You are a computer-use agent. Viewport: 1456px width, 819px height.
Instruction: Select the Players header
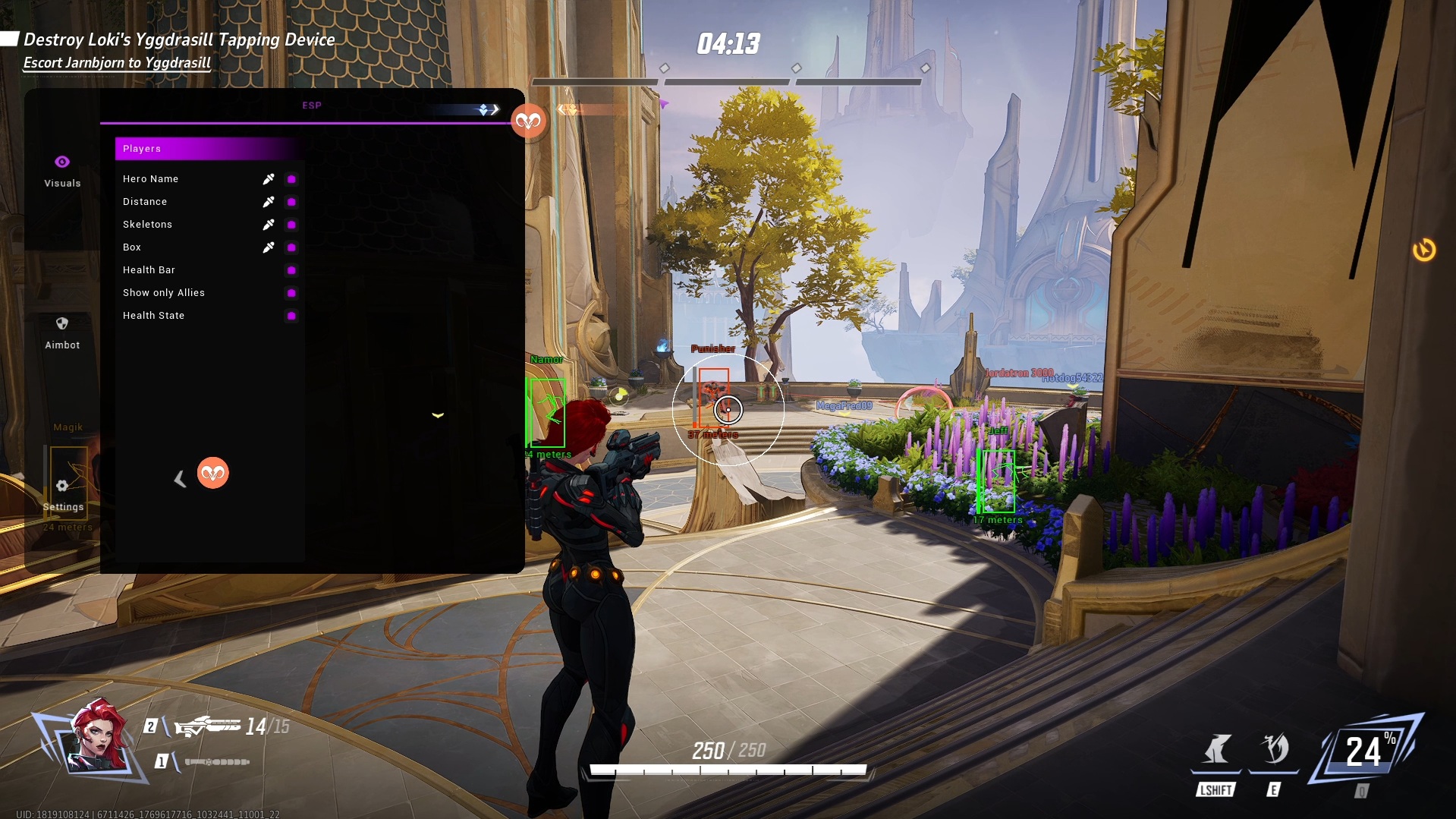(209, 149)
